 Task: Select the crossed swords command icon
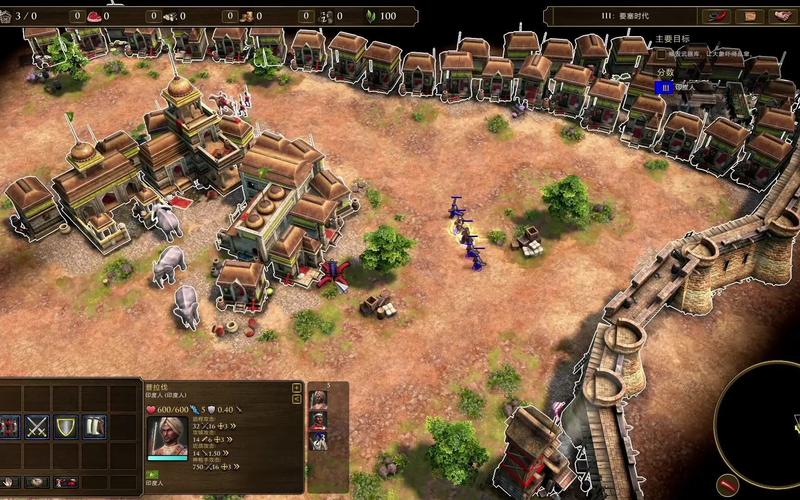pos(38,427)
